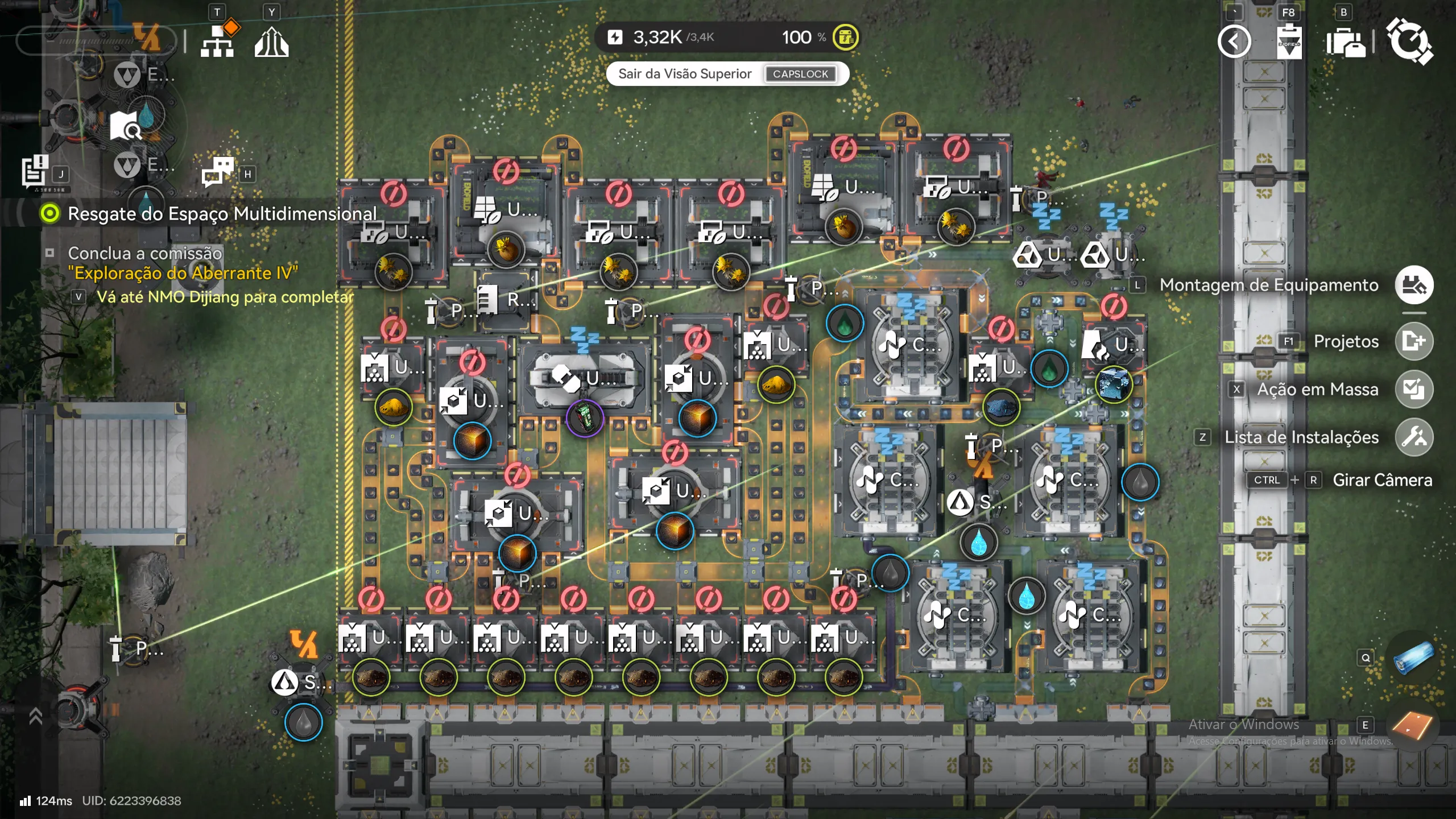Screen dimensions: 1456x819
Task: Click the back arrow circle icon
Action: (x=1234, y=42)
